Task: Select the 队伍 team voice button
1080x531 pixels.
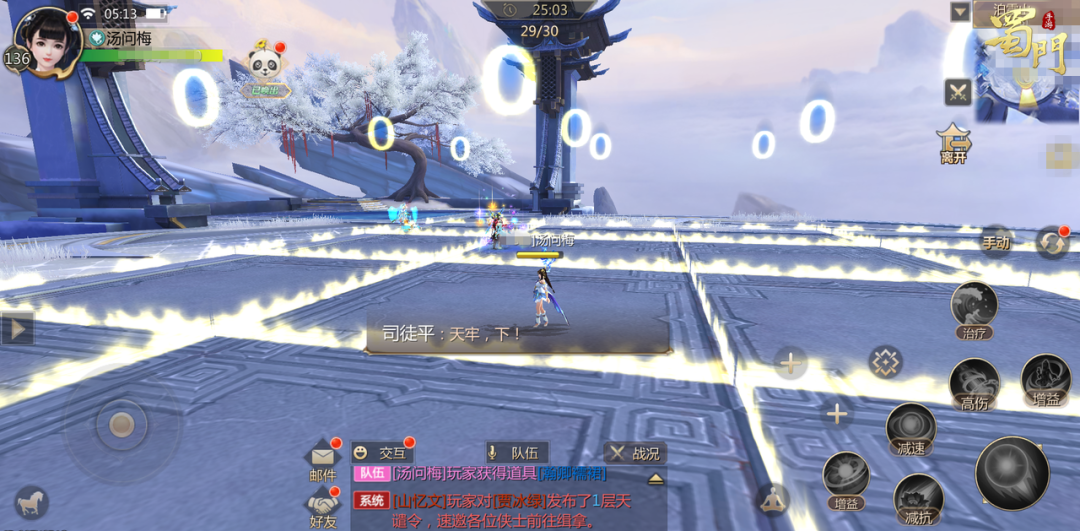Action: [x=516, y=453]
